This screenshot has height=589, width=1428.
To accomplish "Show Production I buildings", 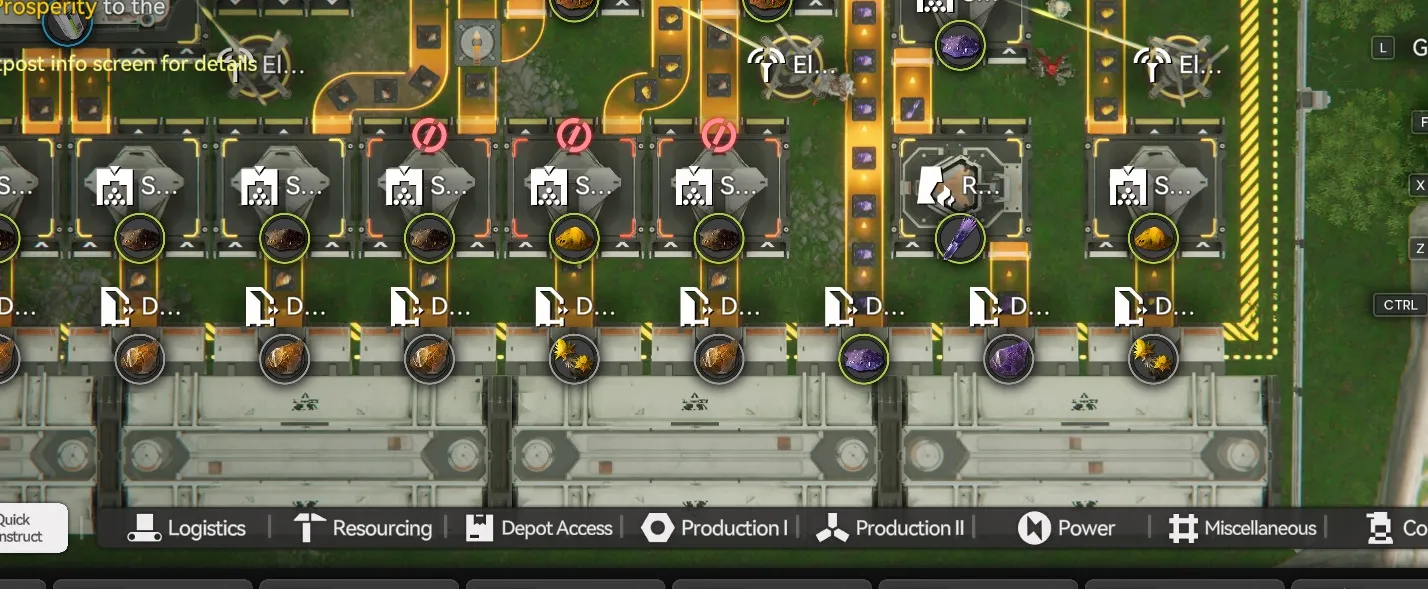I will (x=714, y=528).
